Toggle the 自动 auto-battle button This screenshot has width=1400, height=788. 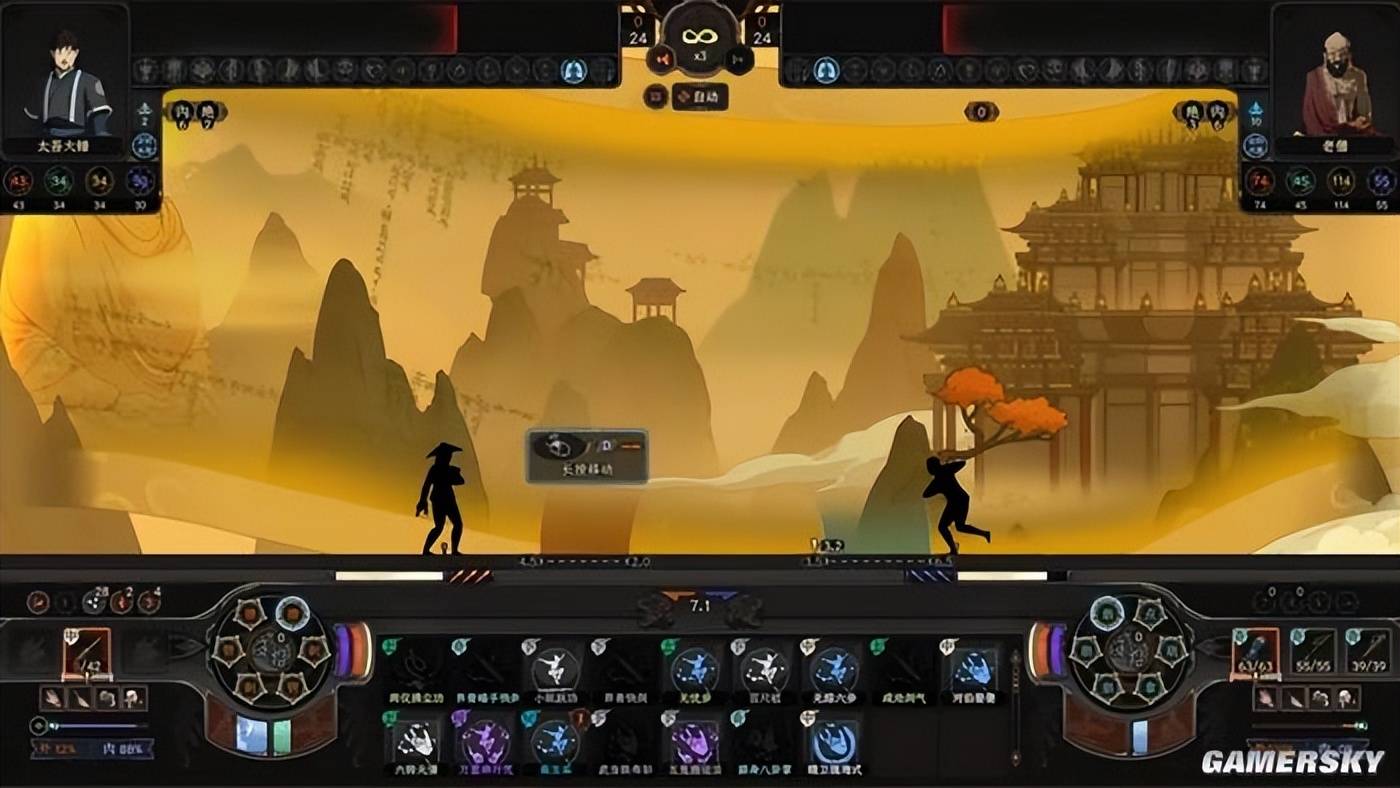pos(699,97)
